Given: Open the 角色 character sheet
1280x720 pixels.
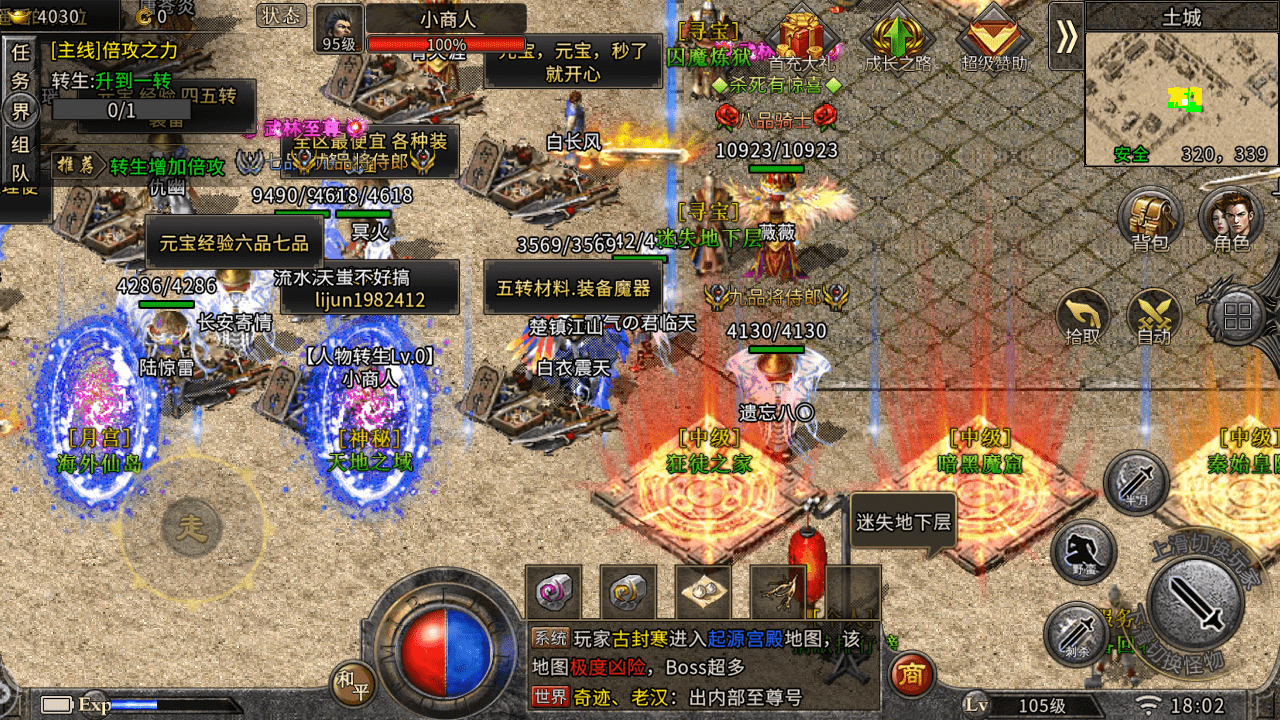Looking at the screenshot, I should pos(1231,217).
